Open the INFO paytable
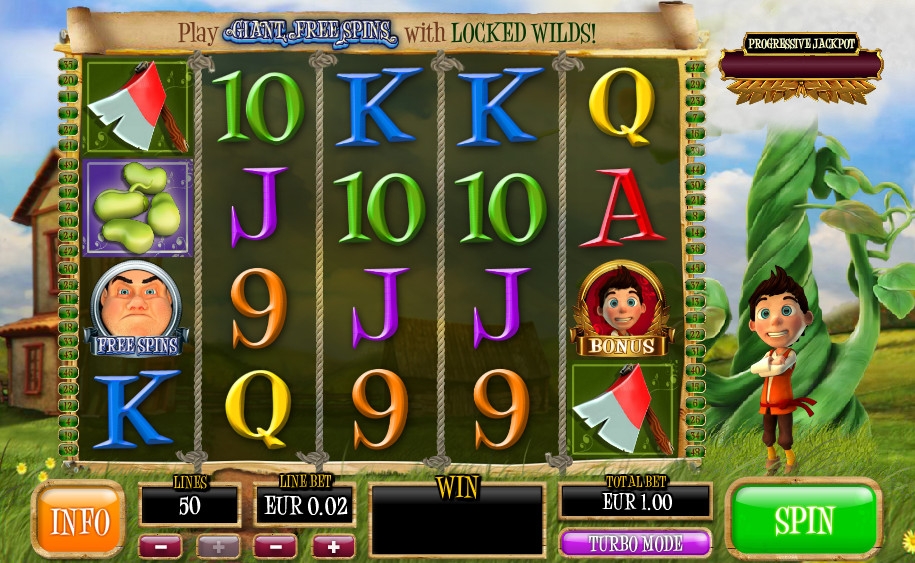This screenshot has width=915, height=563. tap(78, 519)
